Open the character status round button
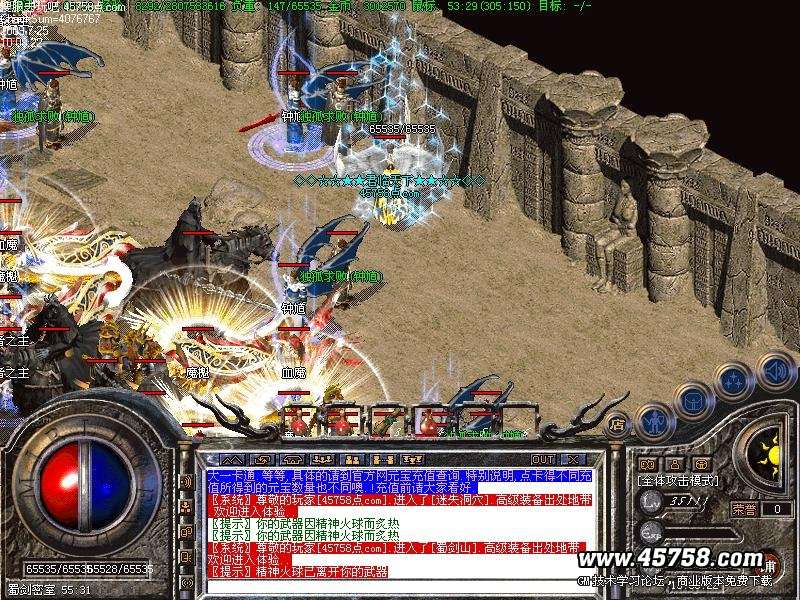This screenshot has width=800, height=600. tap(653, 423)
